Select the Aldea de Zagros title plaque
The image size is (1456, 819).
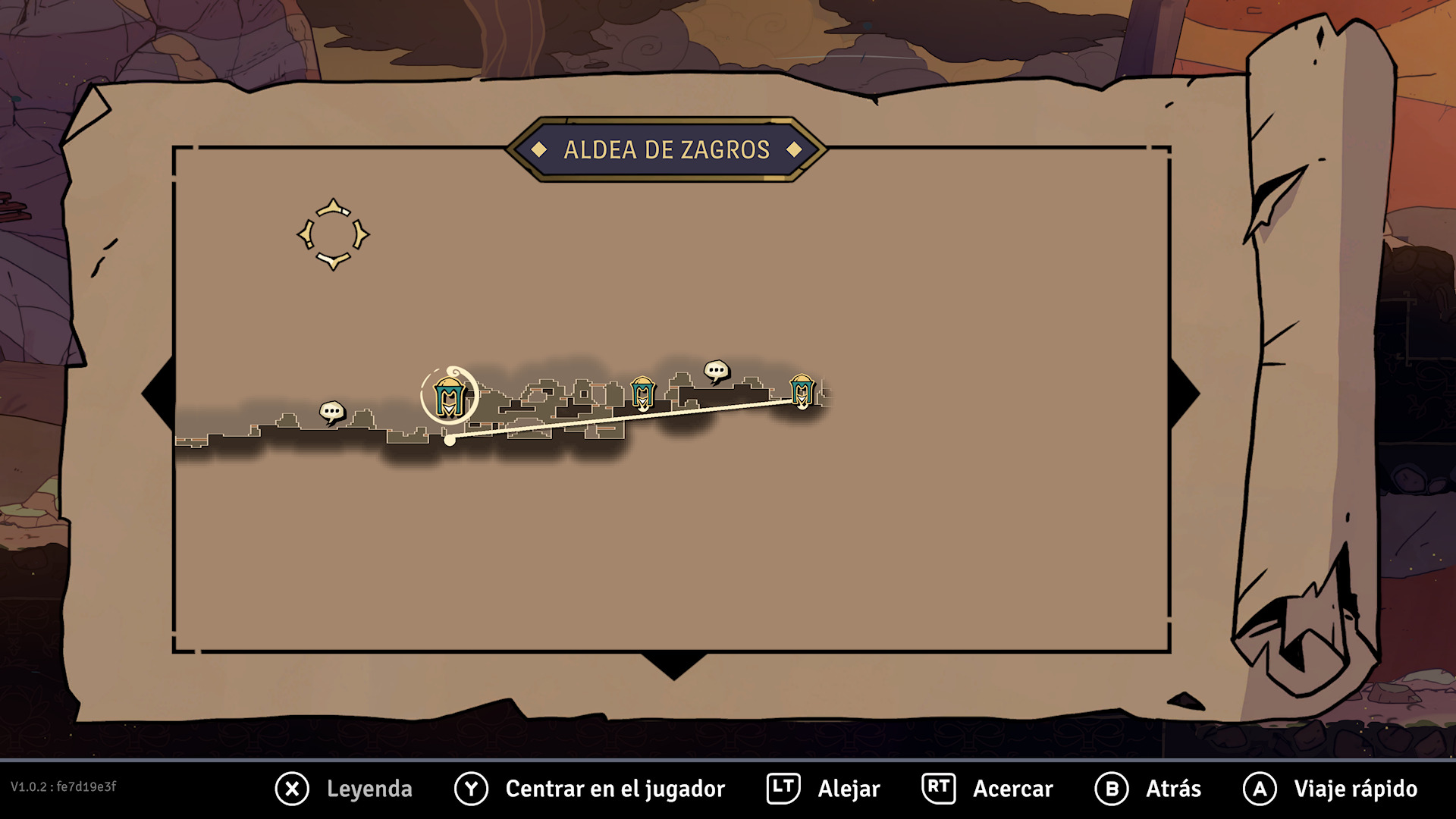667,149
